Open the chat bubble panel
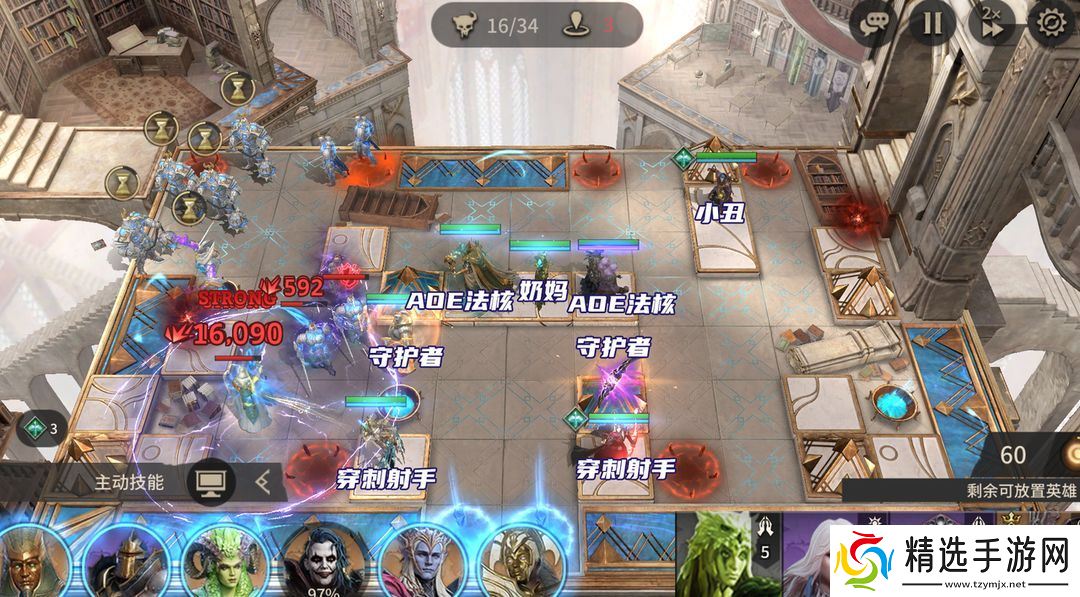Screen dimensions: 1080x597 tap(874, 24)
